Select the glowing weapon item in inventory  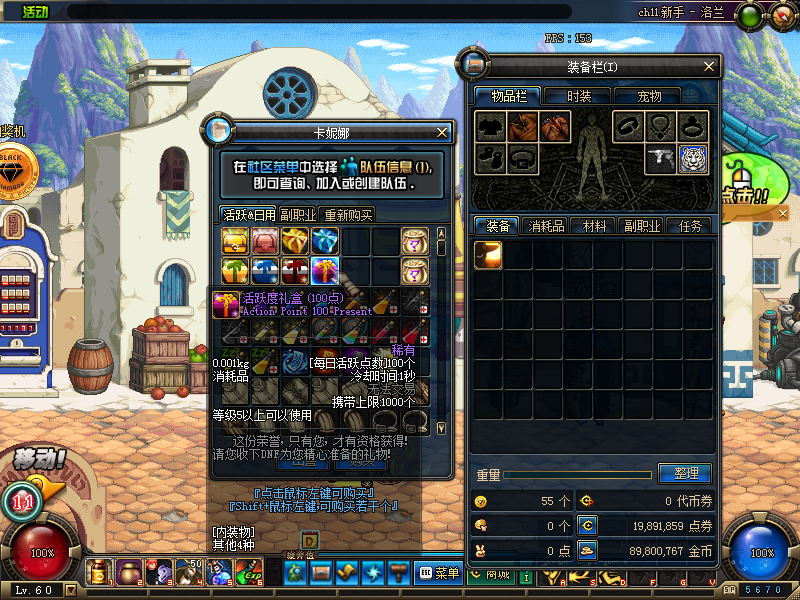click(x=488, y=255)
